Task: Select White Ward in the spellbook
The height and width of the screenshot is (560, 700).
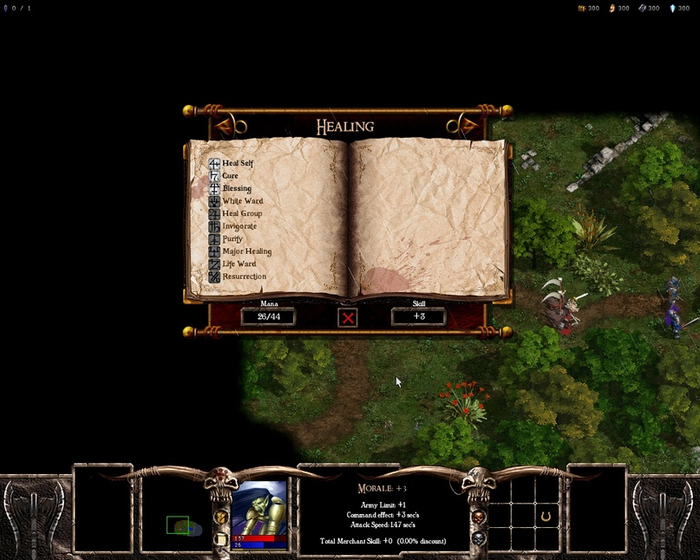Action: (x=240, y=201)
